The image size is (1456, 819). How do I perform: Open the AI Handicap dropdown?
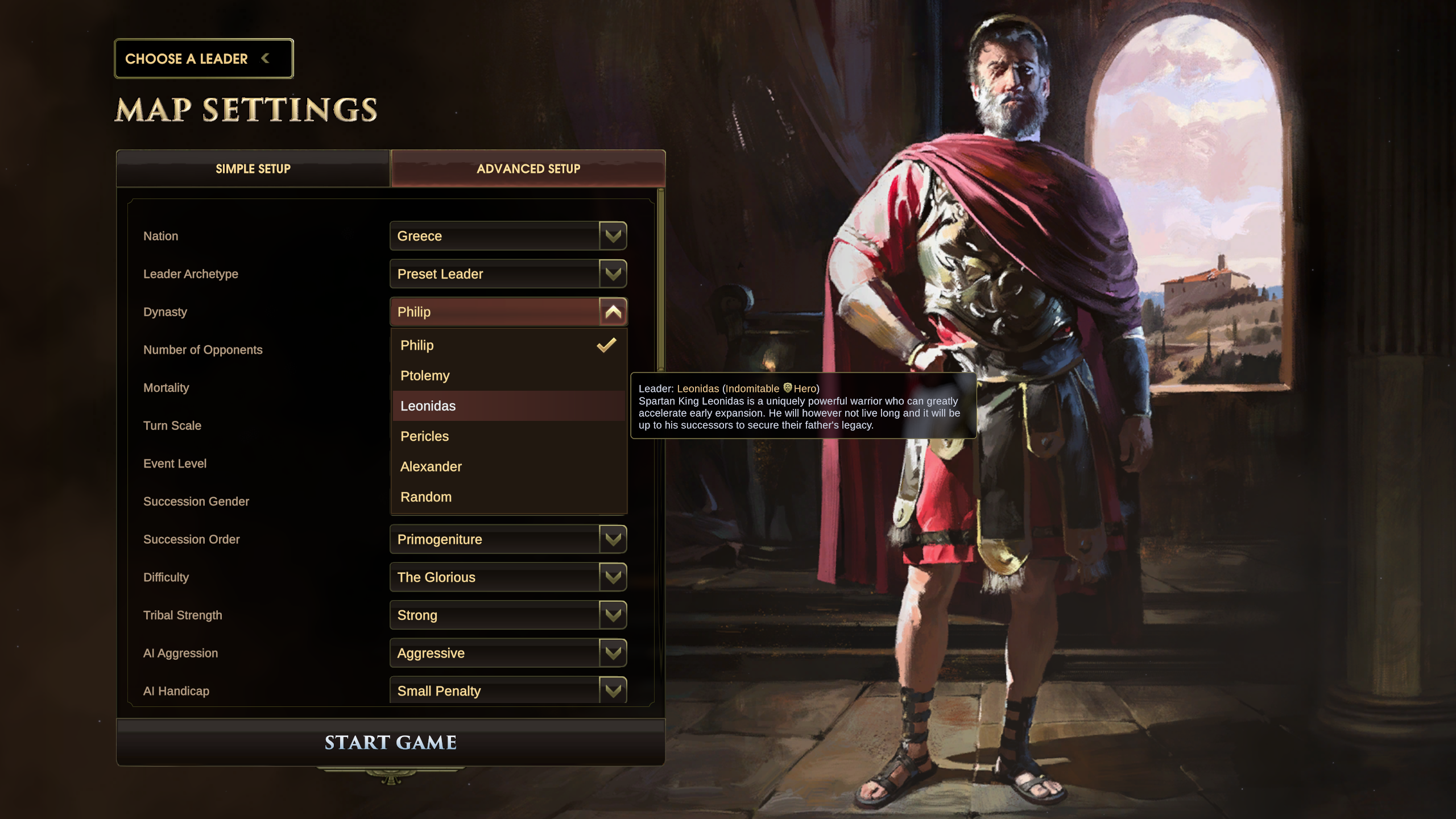coord(508,690)
